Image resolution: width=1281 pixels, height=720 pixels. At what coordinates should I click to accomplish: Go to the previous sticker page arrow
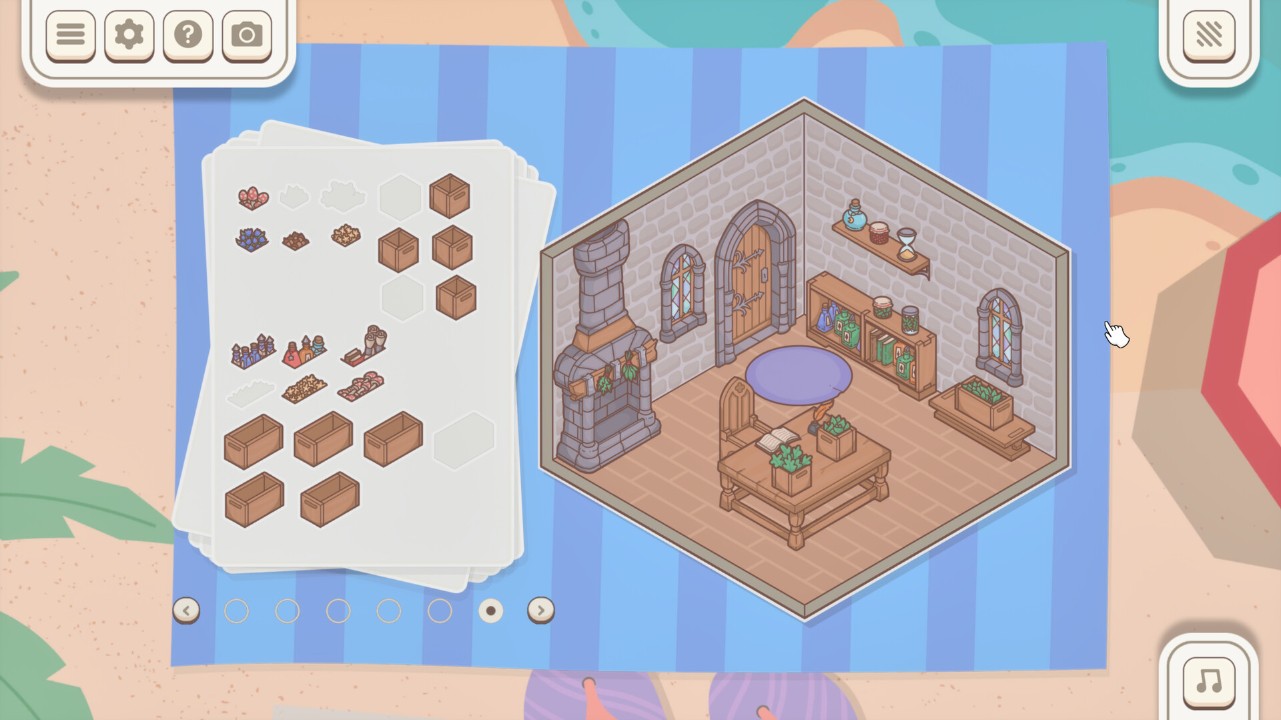tap(186, 610)
